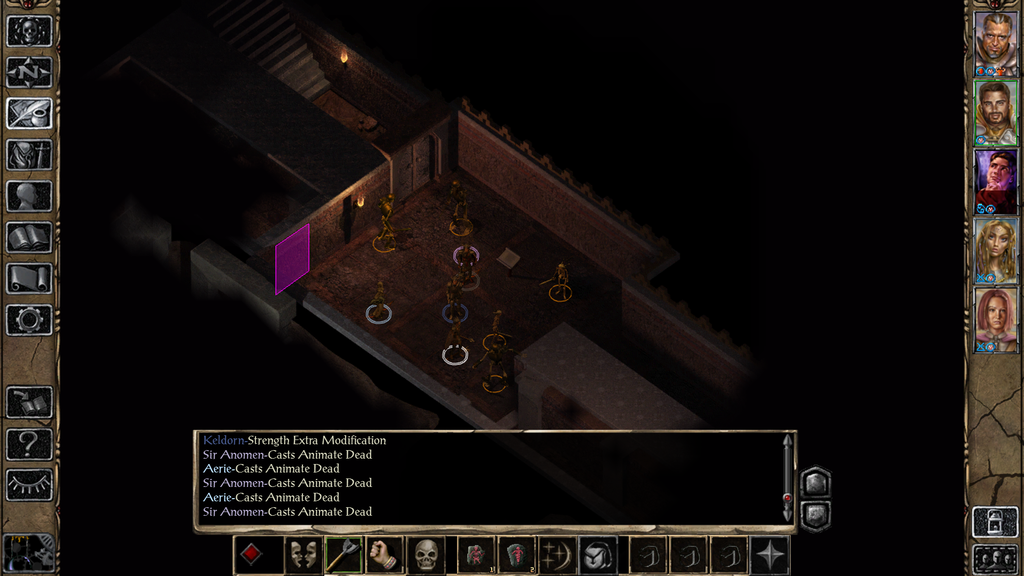Open the inventory screen
This screenshot has width=1024, height=576.
point(29,155)
